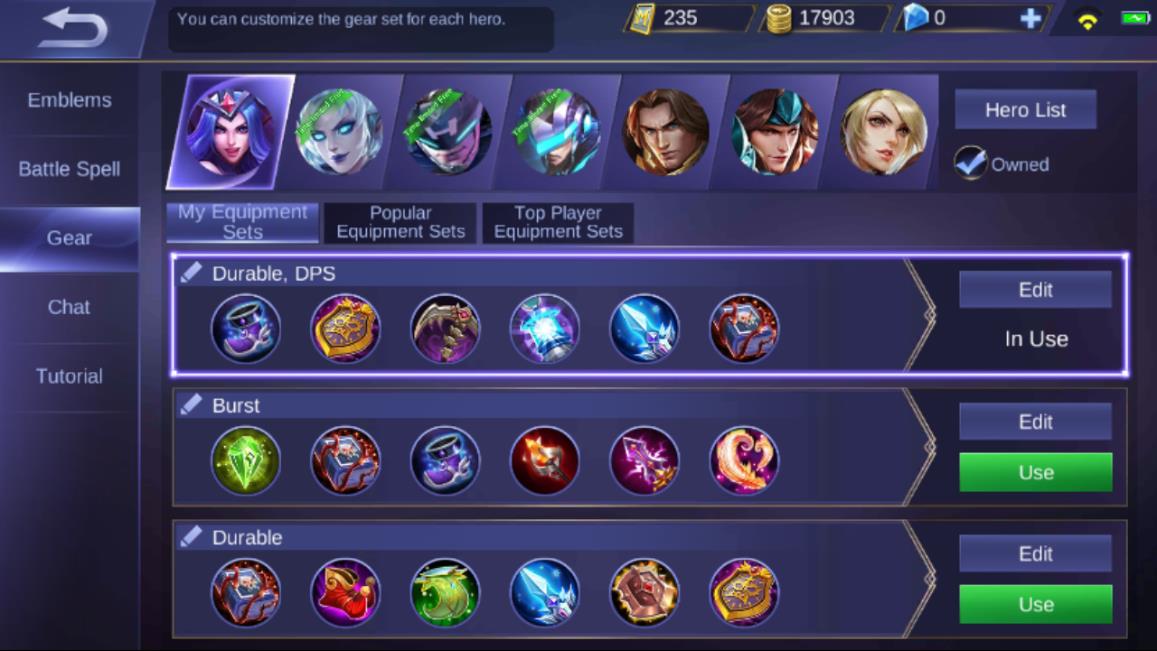This screenshot has width=1157, height=651.
Task: Use the Durable equipment set
Action: pos(1035,604)
